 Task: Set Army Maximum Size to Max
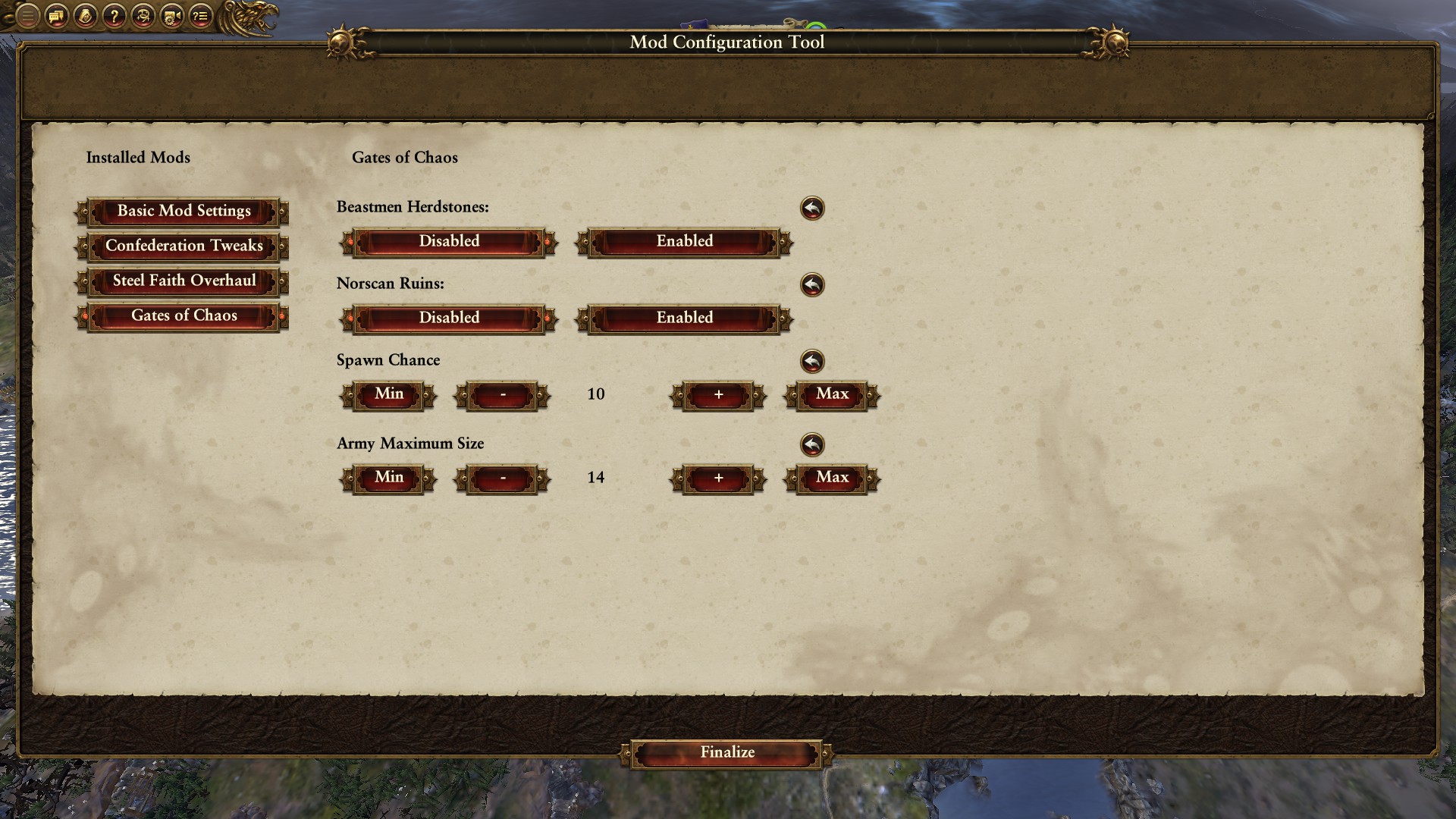[832, 479]
